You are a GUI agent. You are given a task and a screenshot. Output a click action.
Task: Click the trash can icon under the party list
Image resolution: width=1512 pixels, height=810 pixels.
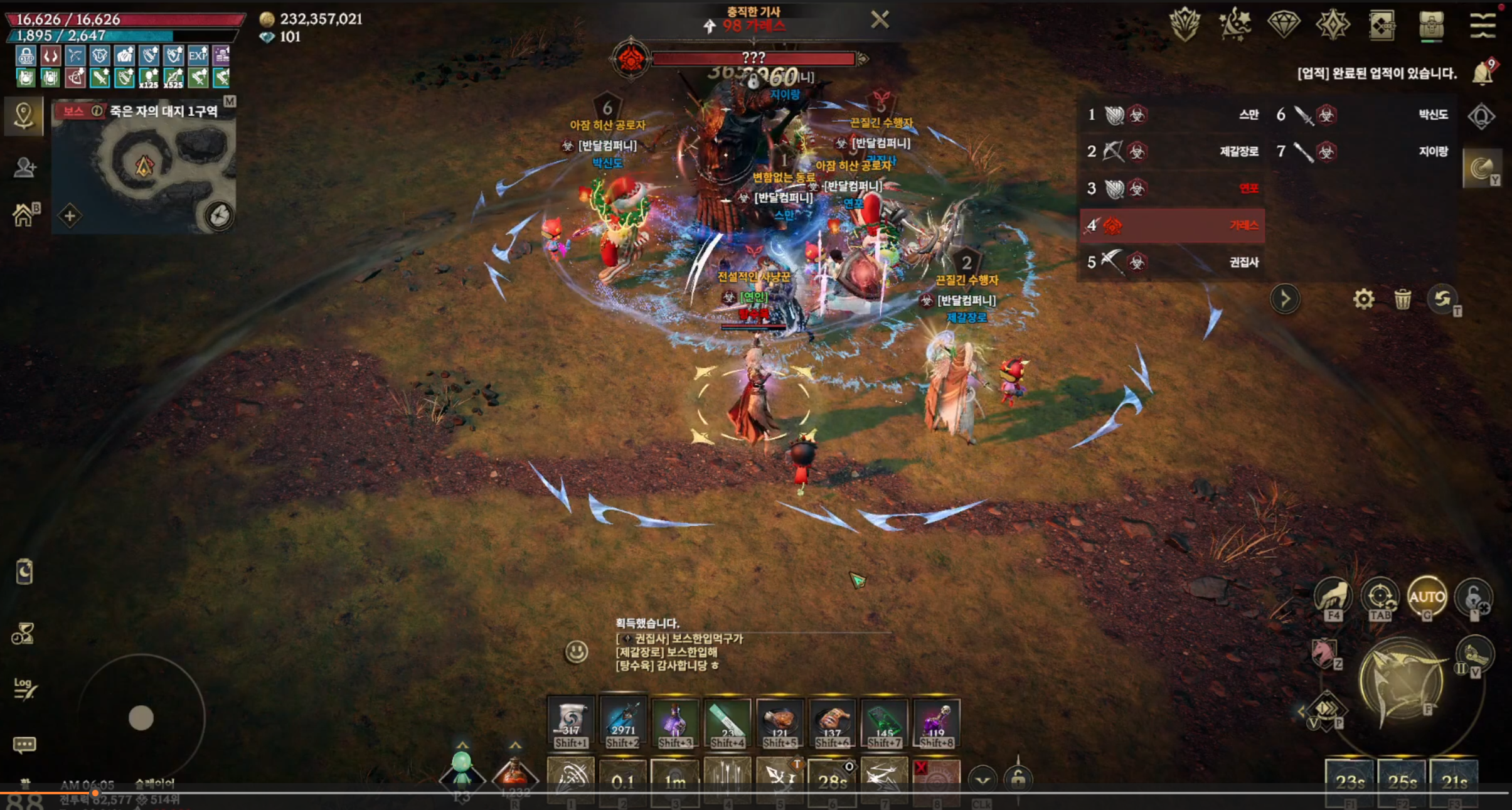click(1402, 299)
